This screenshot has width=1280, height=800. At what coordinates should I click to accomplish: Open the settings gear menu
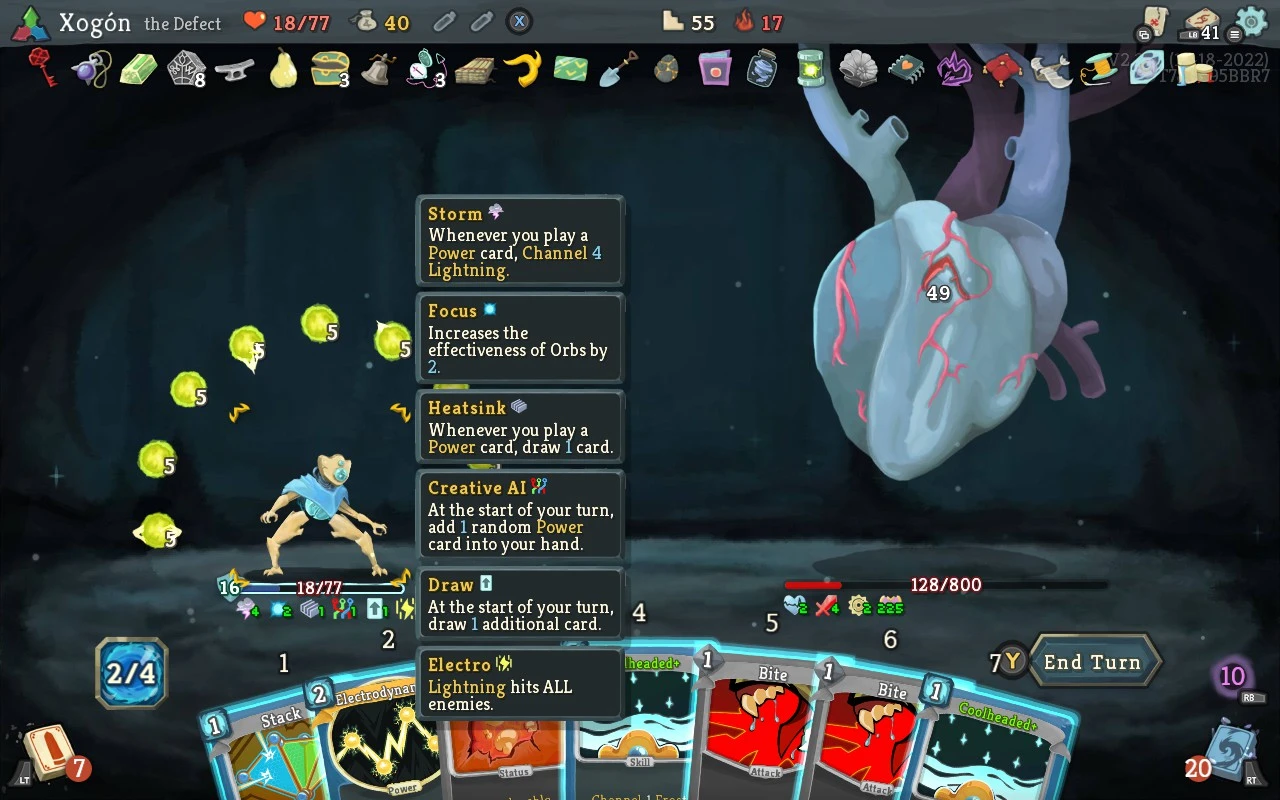(1251, 21)
